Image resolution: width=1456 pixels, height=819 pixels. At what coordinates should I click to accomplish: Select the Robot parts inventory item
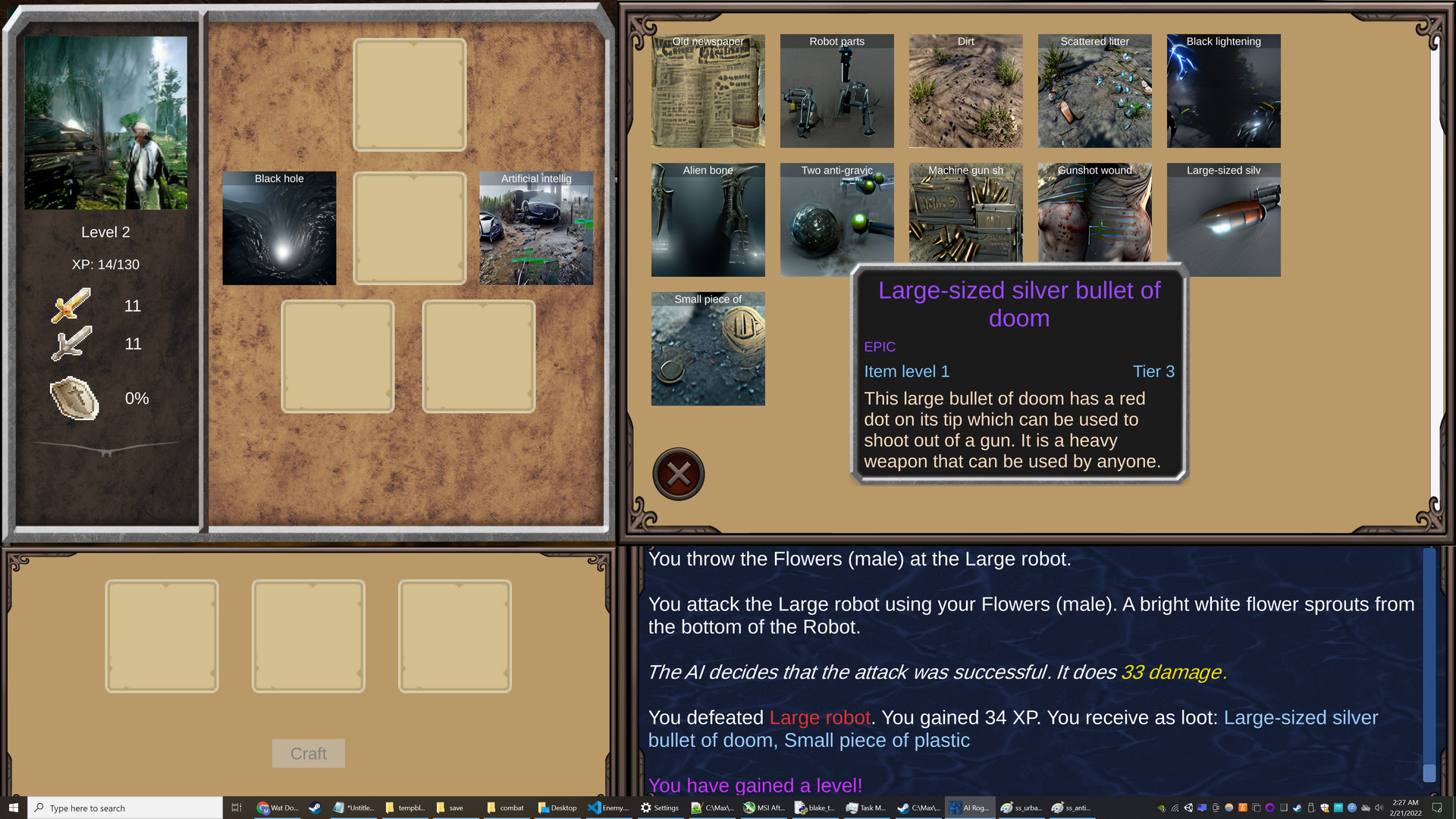click(836, 91)
